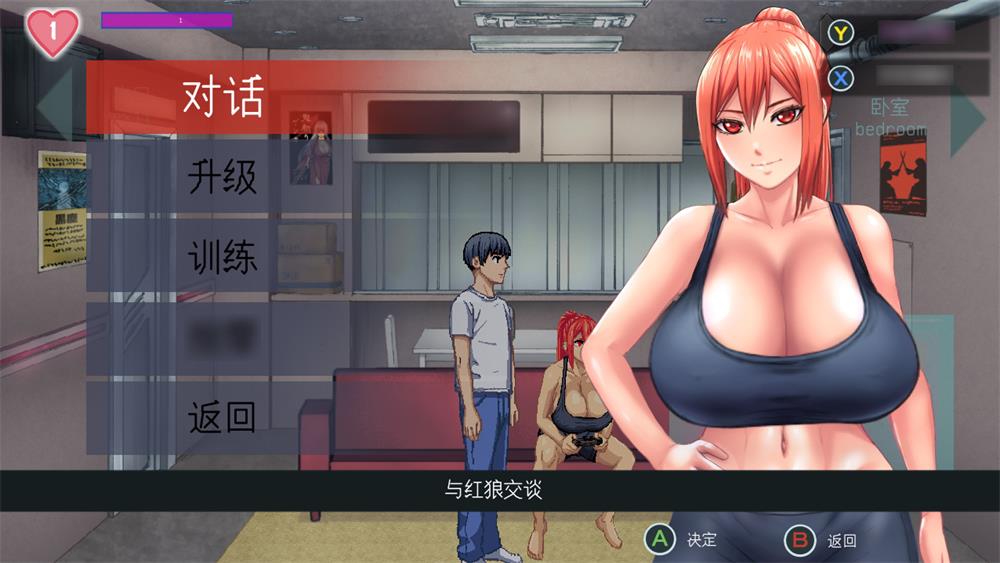
Task: Select the blurred-out menu entry
Action: tap(222, 337)
